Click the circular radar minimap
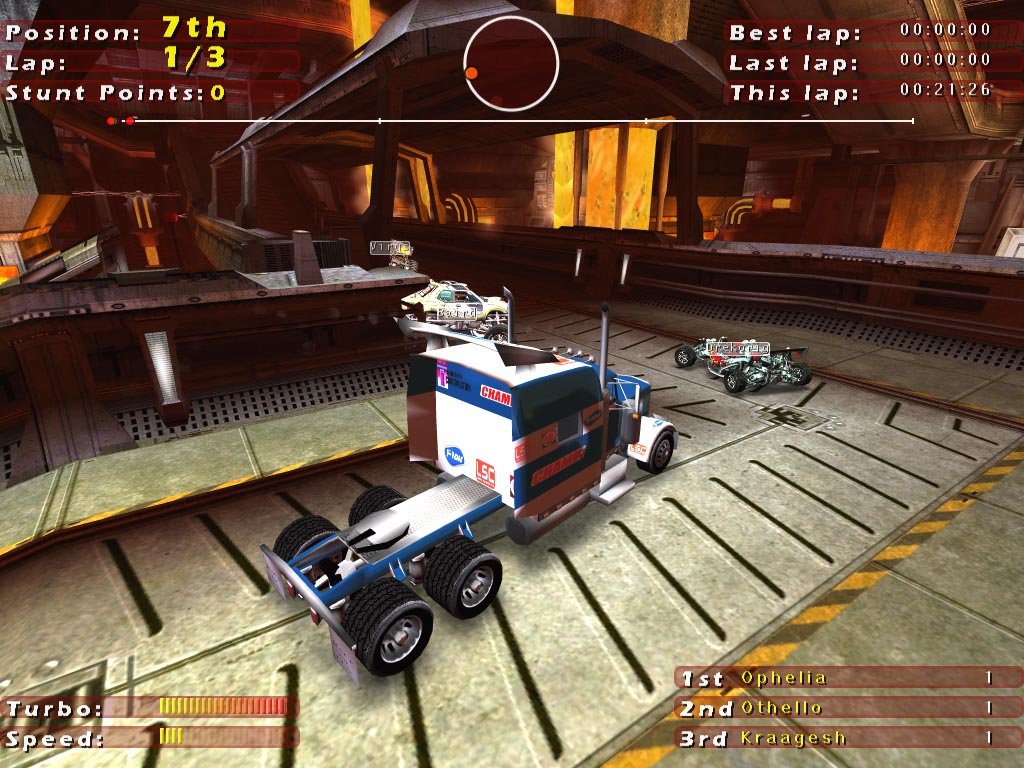The height and width of the screenshot is (768, 1024). [511, 63]
